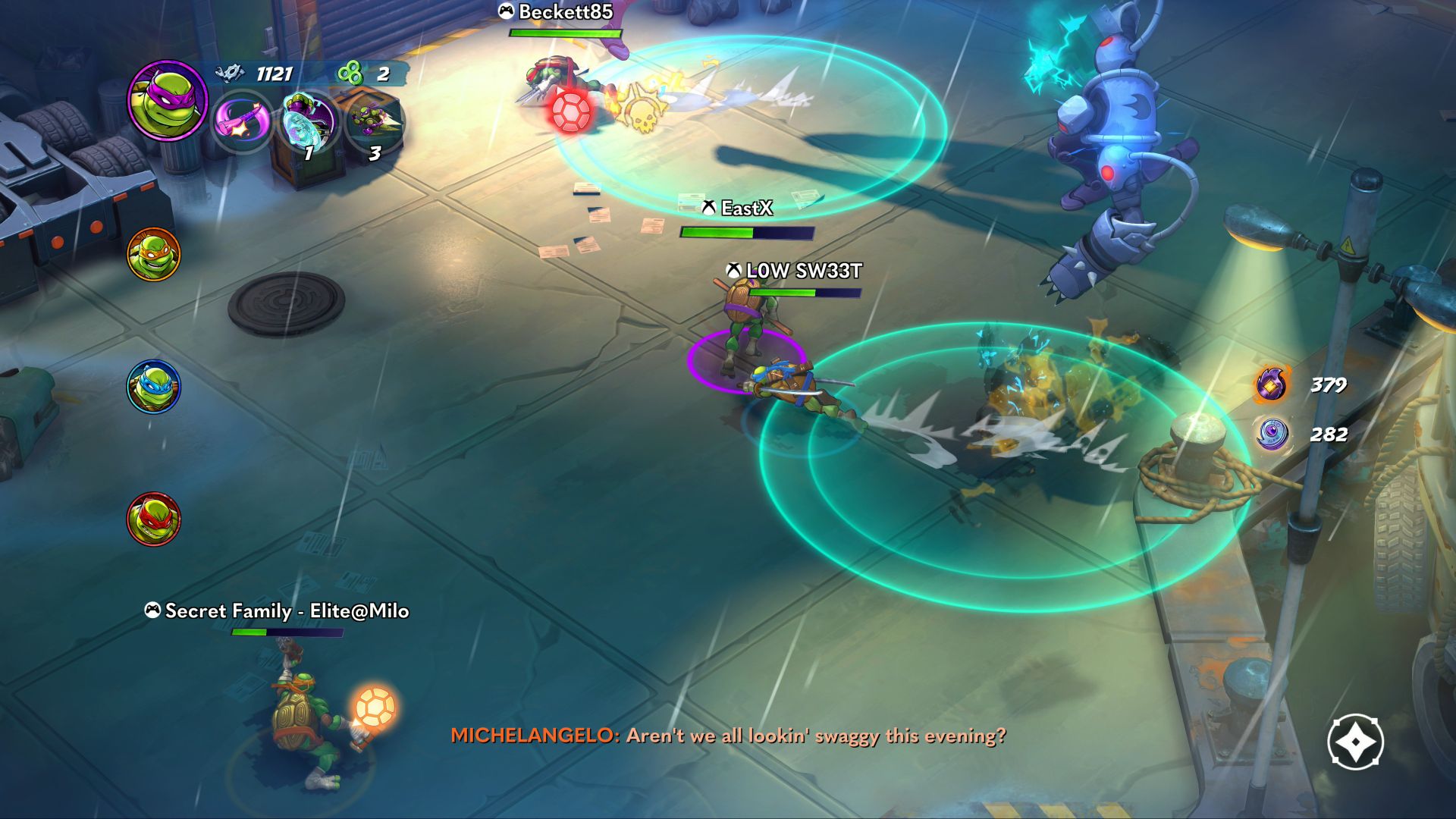Use the glowing shell shield ability
The width and height of the screenshot is (1456, 819).
point(308,121)
